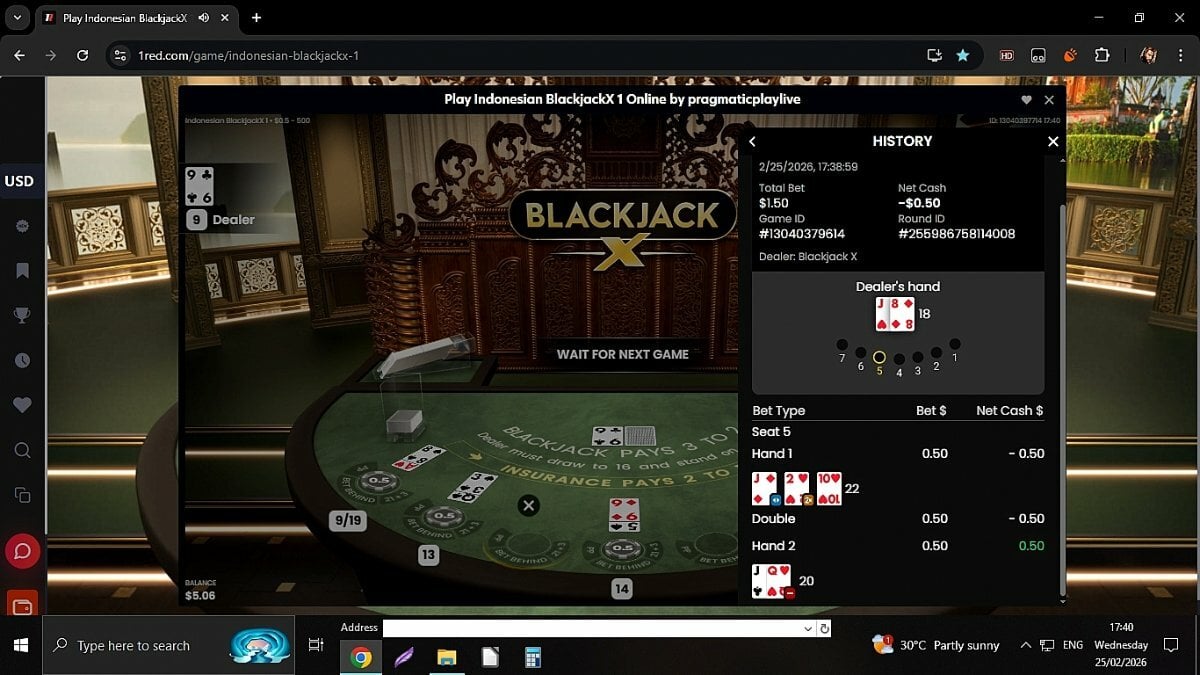Reload the browser page
The height and width of the screenshot is (675, 1200).
pyautogui.click(x=83, y=55)
